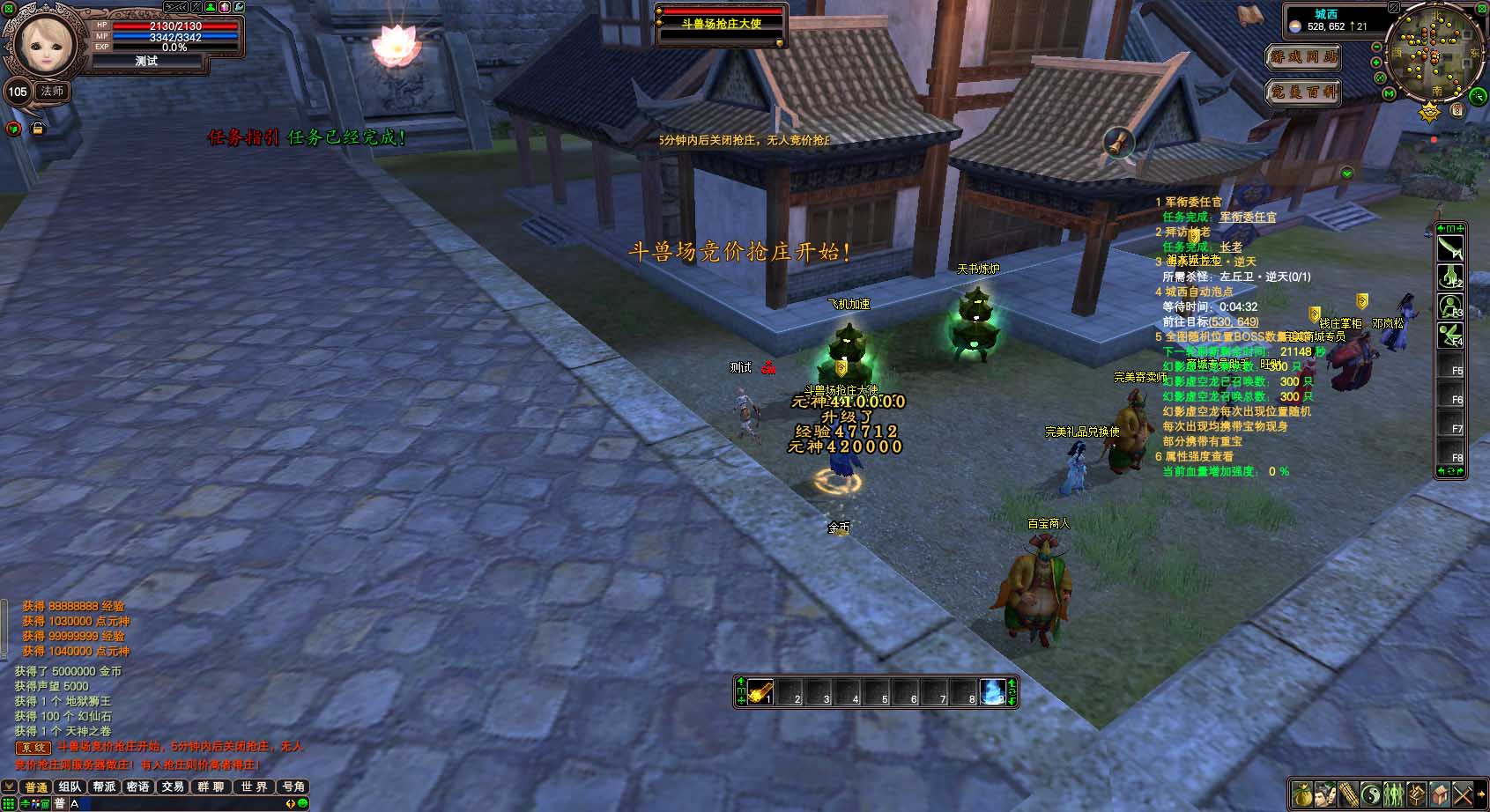Zoom in the minimap with the plus button
The width and height of the screenshot is (1490, 812).
point(1376,62)
